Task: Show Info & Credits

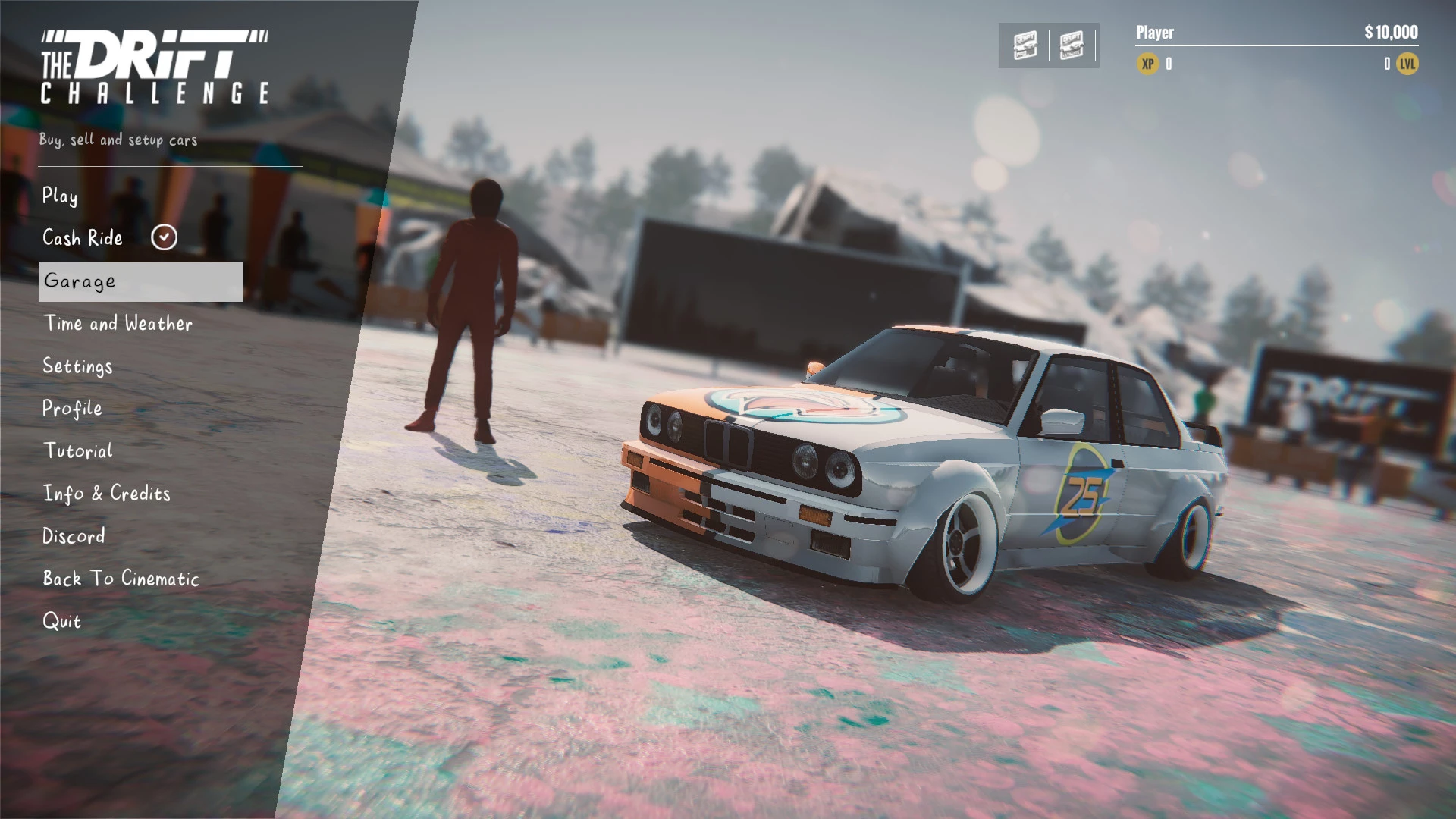Action: [107, 494]
